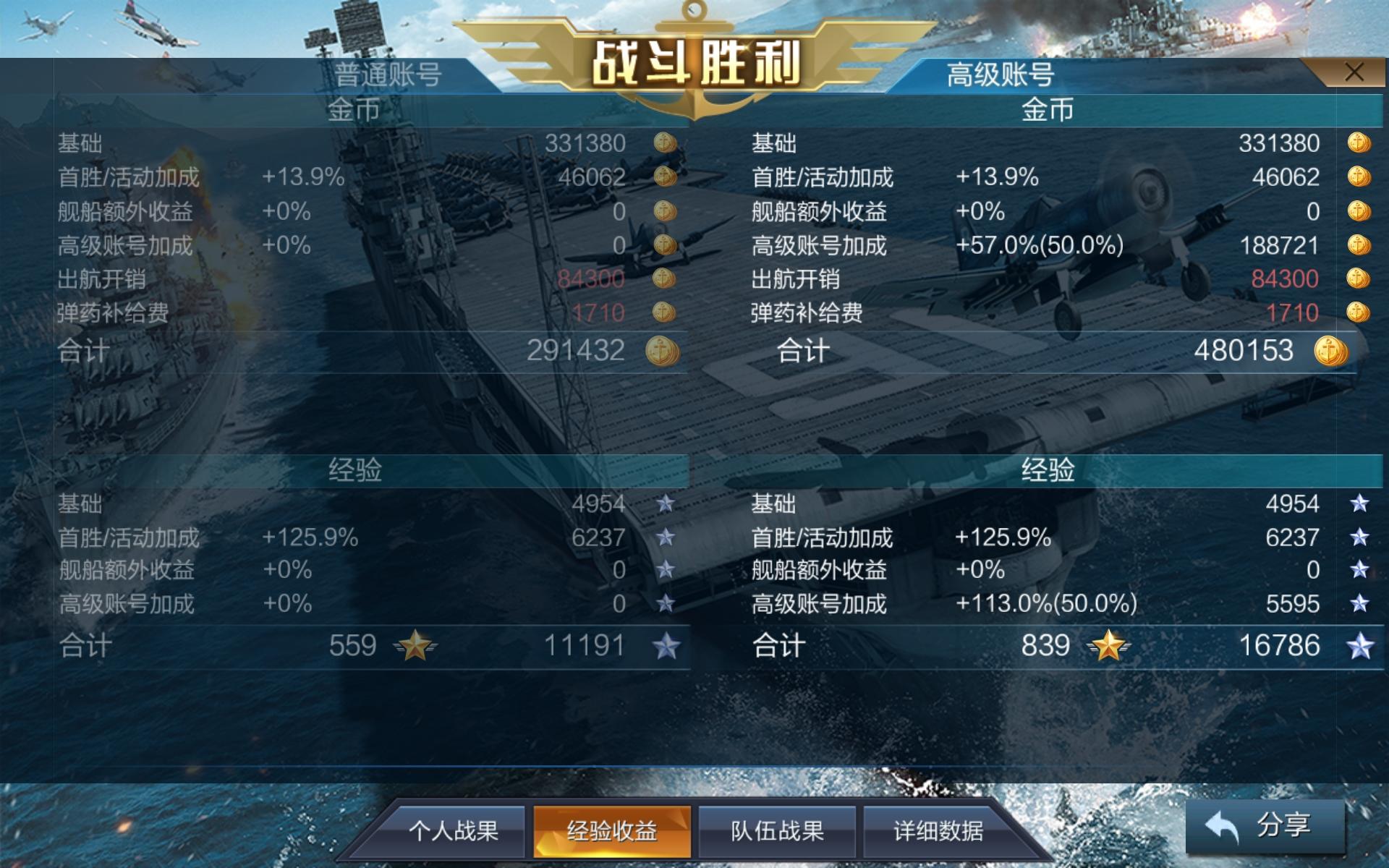Select the 普通账号 header panel
Image resolution: width=1389 pixels, height=868 pixels.
[x=391, y=72]
